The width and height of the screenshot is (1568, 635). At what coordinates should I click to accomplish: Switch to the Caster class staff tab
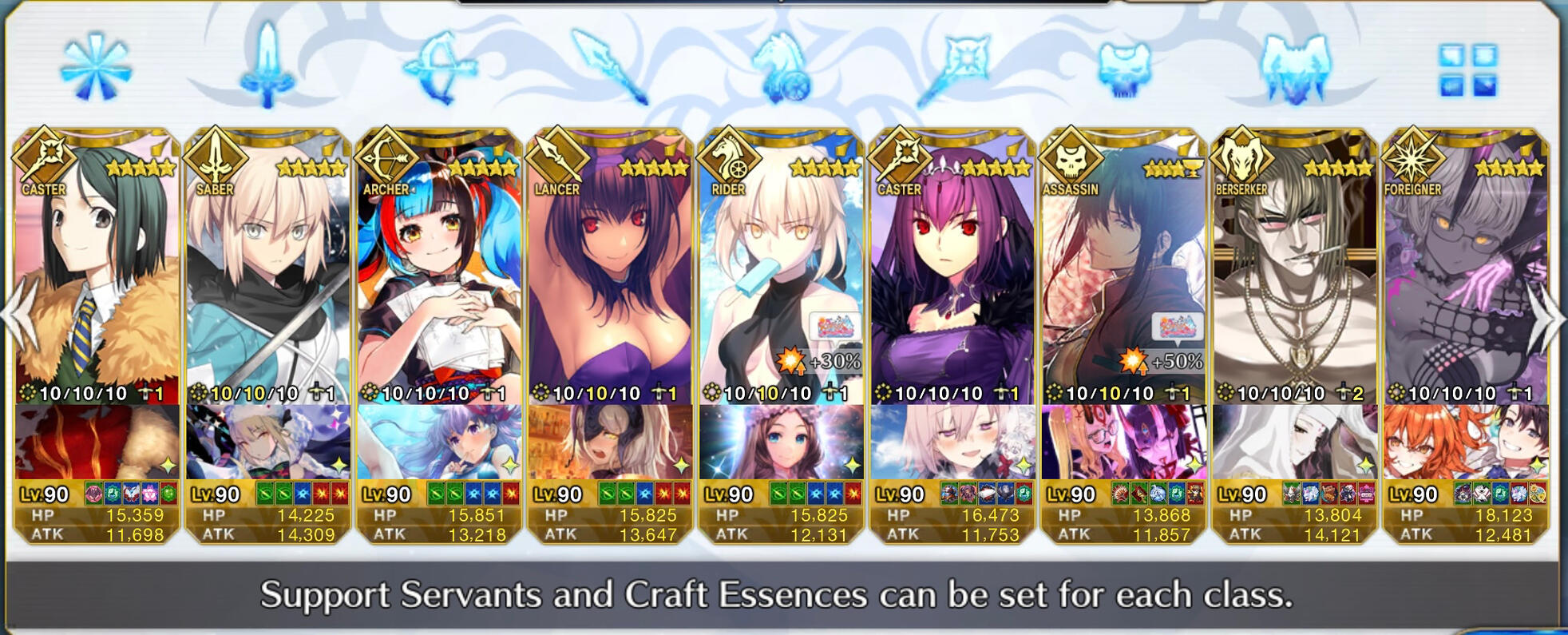point(952,68)
